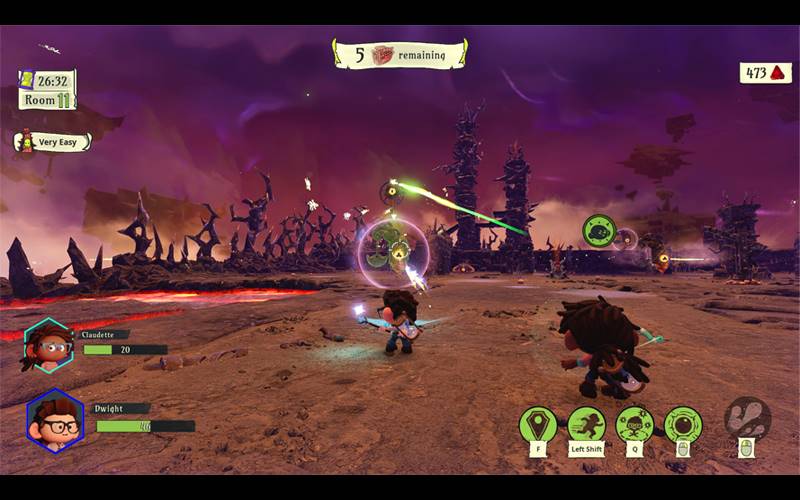Screen dimensions: 800x500
Task: Activate the map-pin marker ability icon
Action: pyautogui.click(x=538, y=424)
